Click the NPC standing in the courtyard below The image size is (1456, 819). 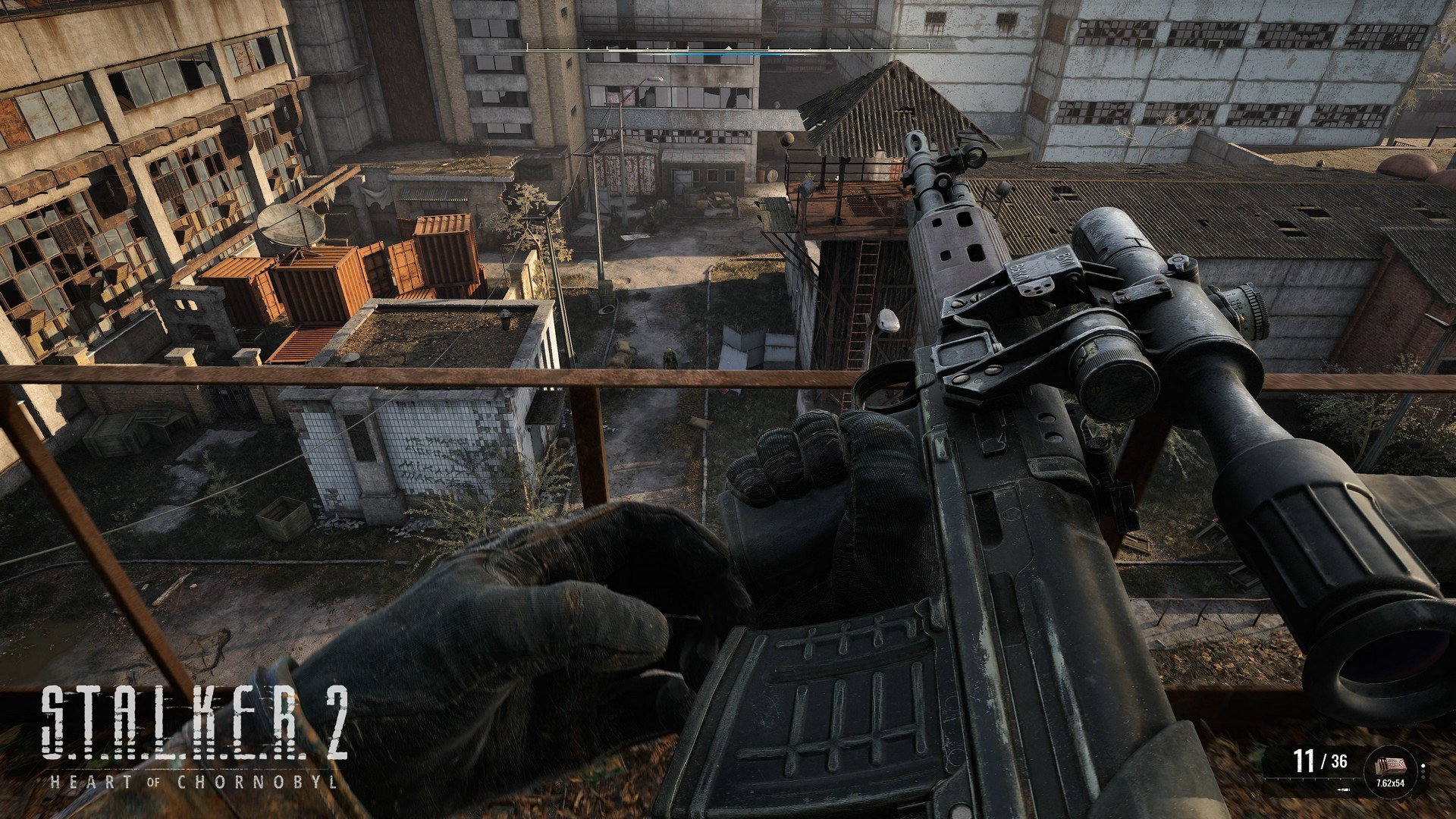(x=670, y=358)
